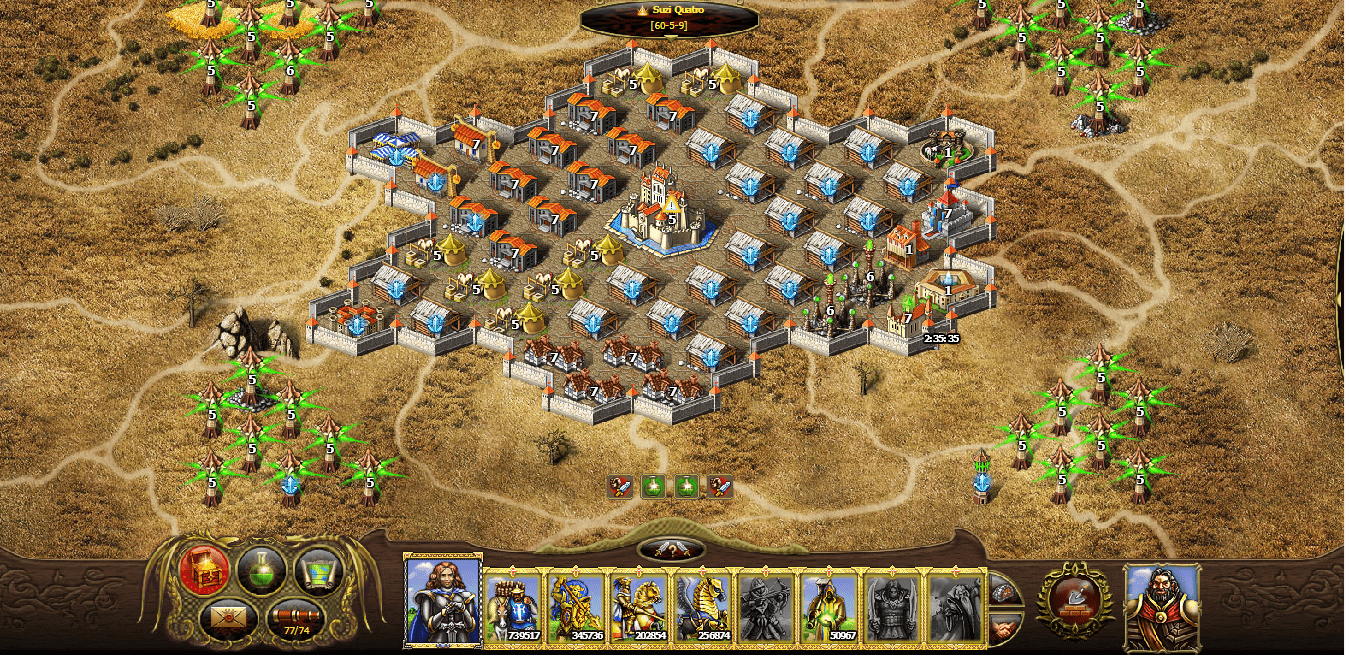Select the mounted knight unit with 202854
Image resolution: width=1345 pixels, height=655 pixels.
tap(639, 607)
